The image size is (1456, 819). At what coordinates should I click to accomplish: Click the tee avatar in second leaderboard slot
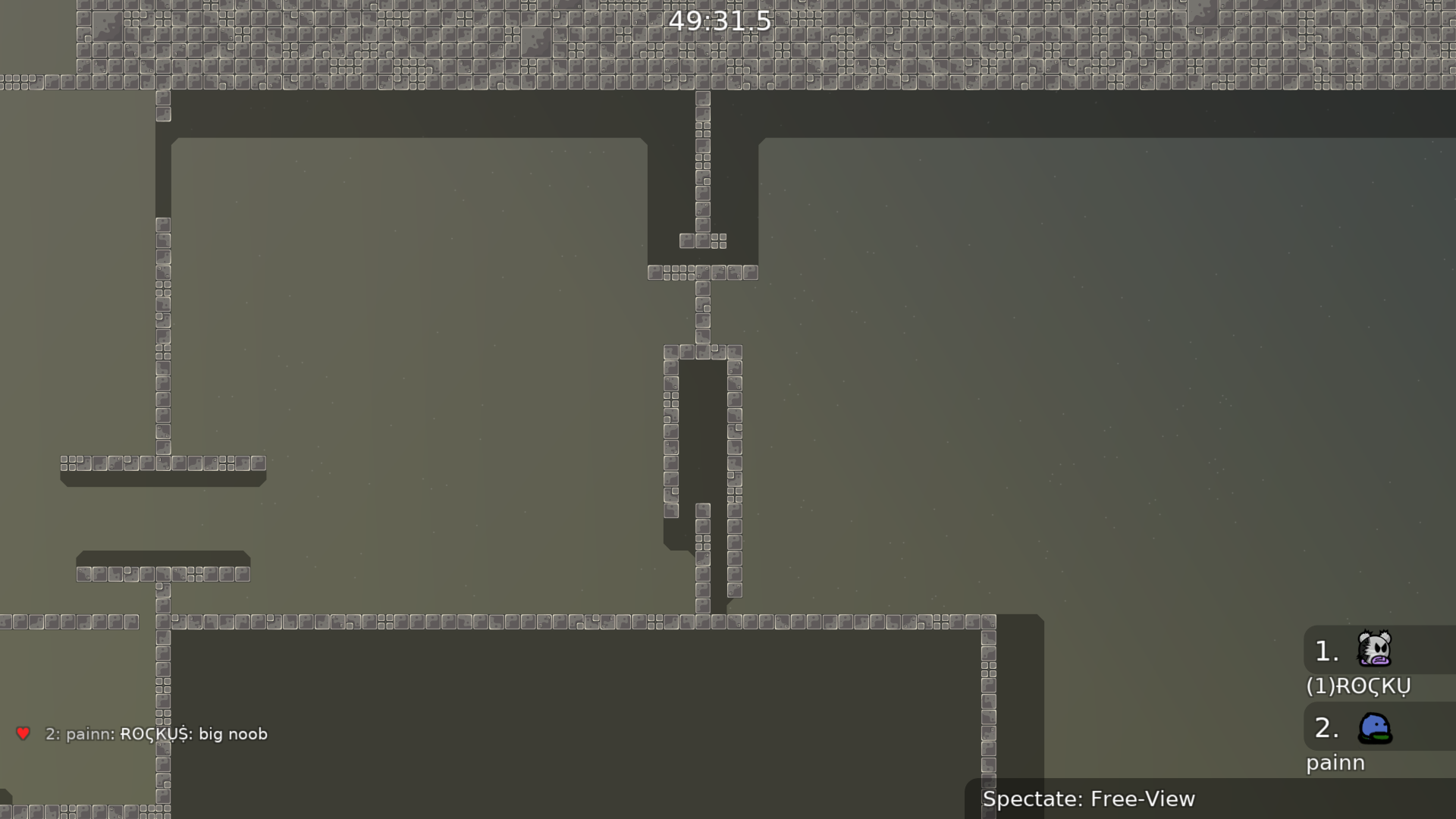pyautogui.click(x=1376, y=728)
